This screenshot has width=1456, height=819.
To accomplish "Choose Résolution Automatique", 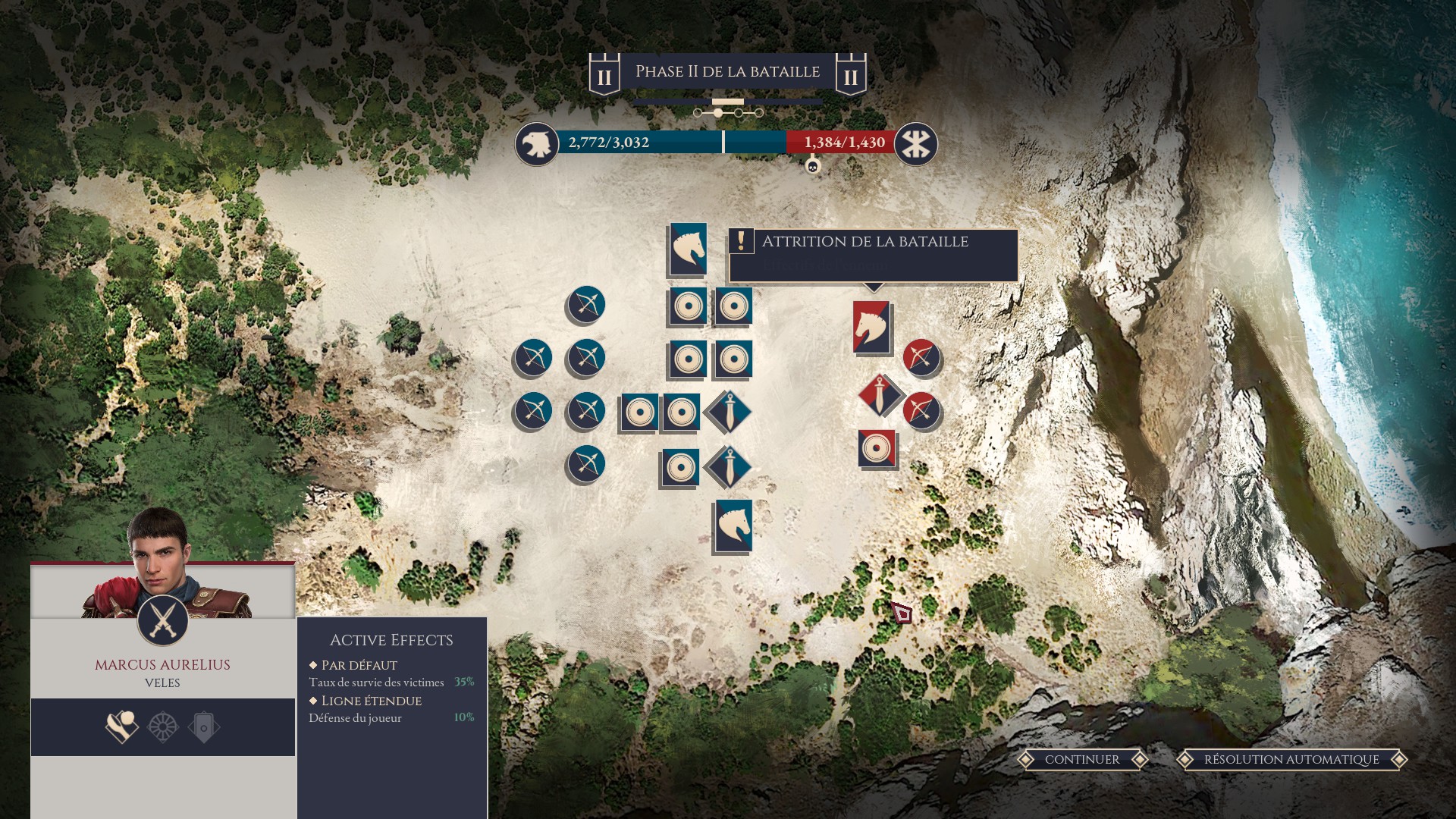I will point(1291,759).
